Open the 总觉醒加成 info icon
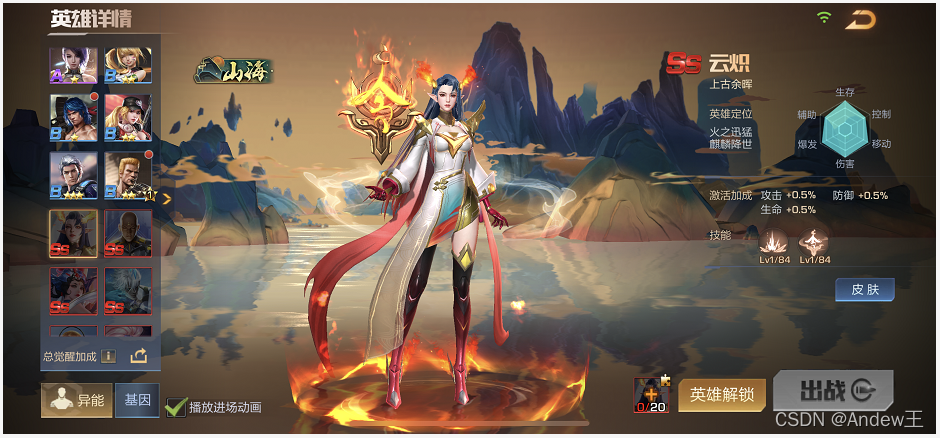Viewport: 940px width, 438px height. pyautogui.click(x=108, y=355)
